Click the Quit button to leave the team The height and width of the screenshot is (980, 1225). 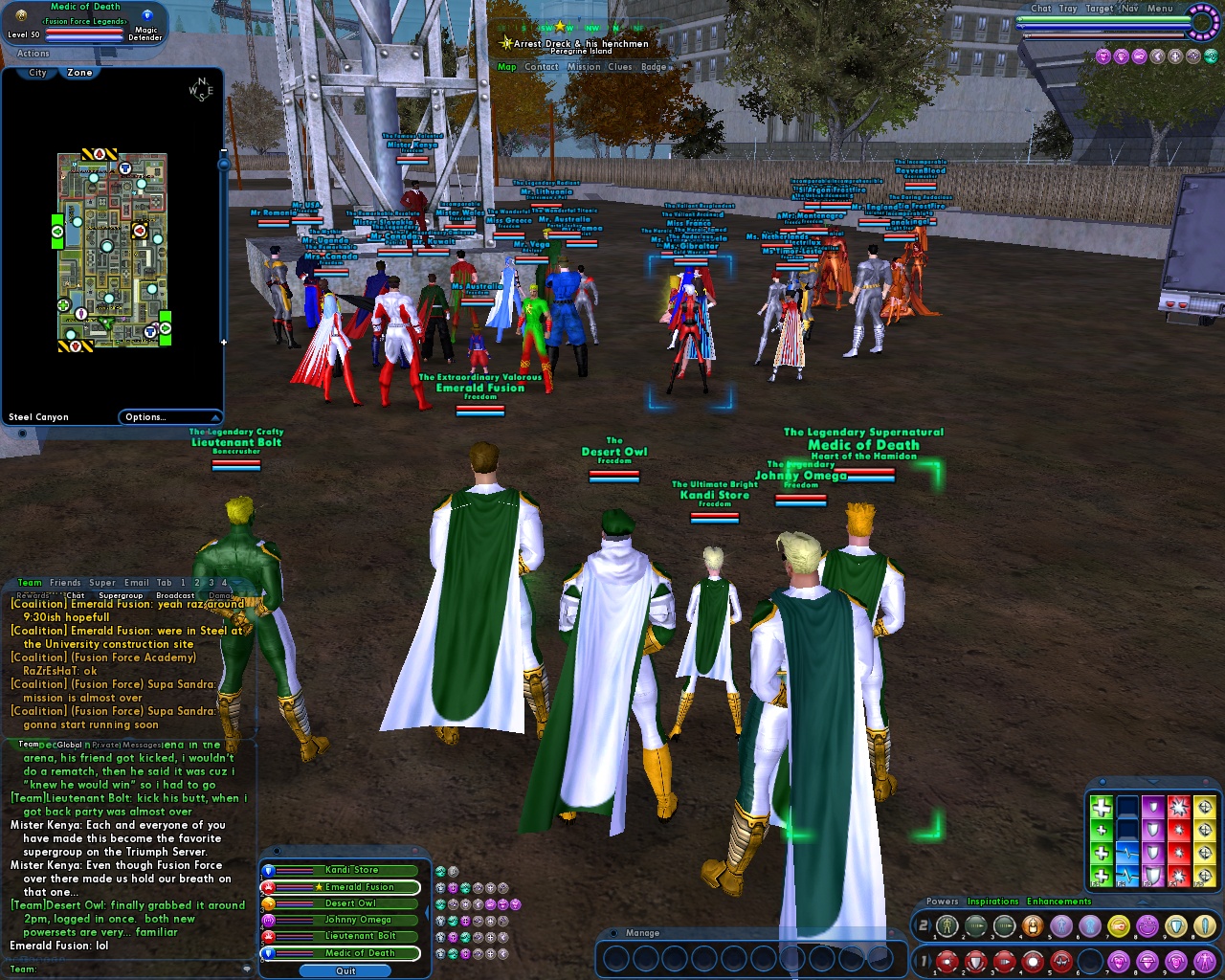pos(345,970)
